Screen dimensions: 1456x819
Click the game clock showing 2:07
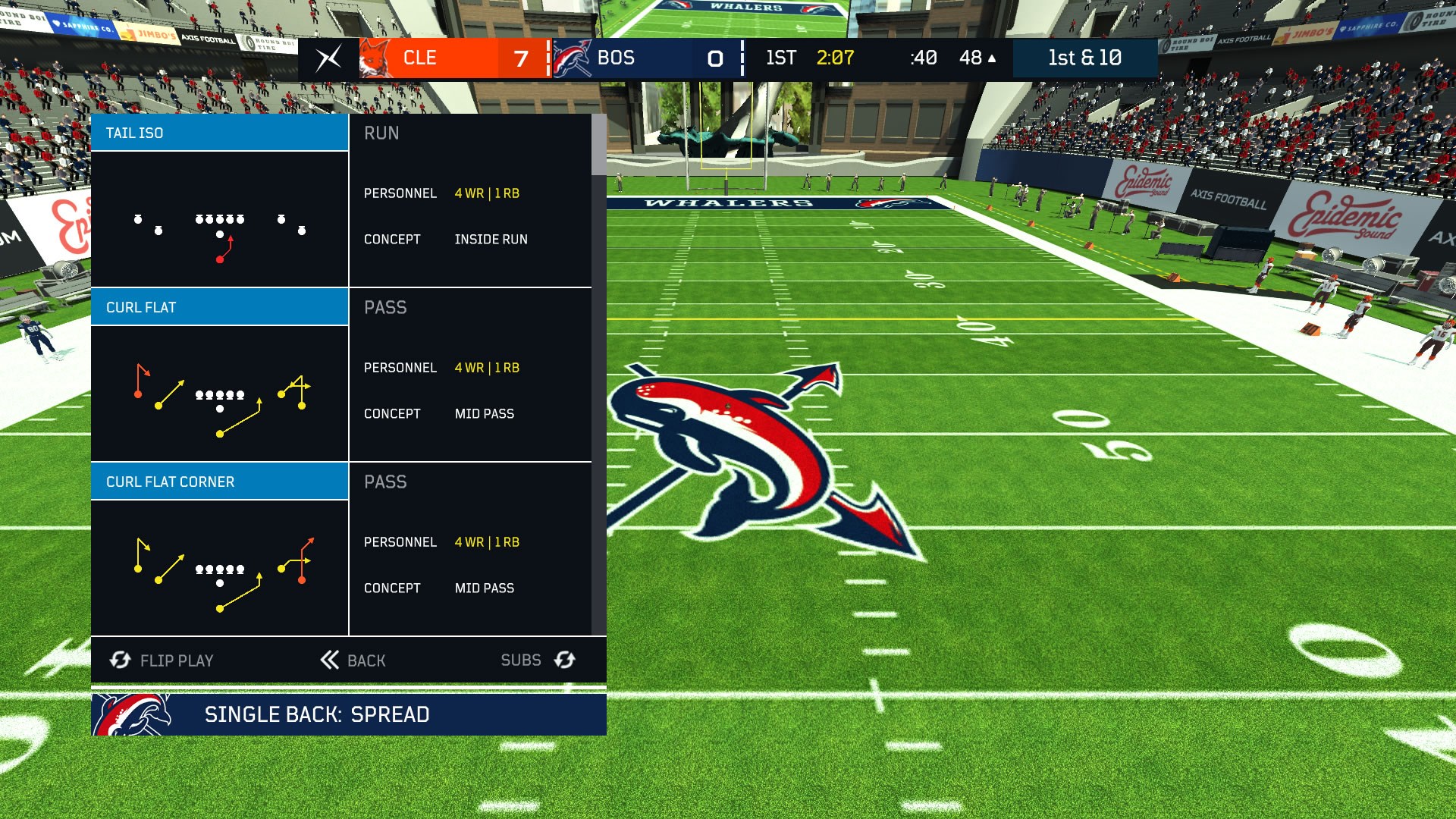tap(834, 58)
